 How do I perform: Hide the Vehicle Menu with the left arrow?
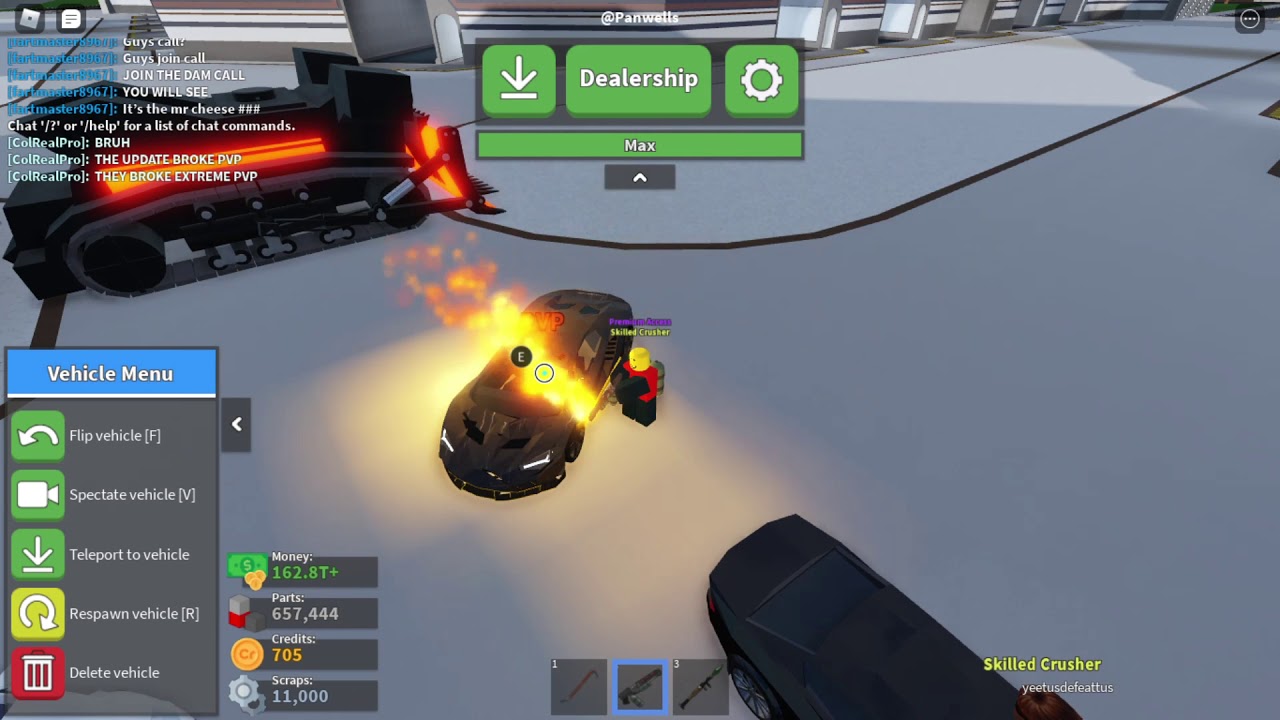(237, 424)
